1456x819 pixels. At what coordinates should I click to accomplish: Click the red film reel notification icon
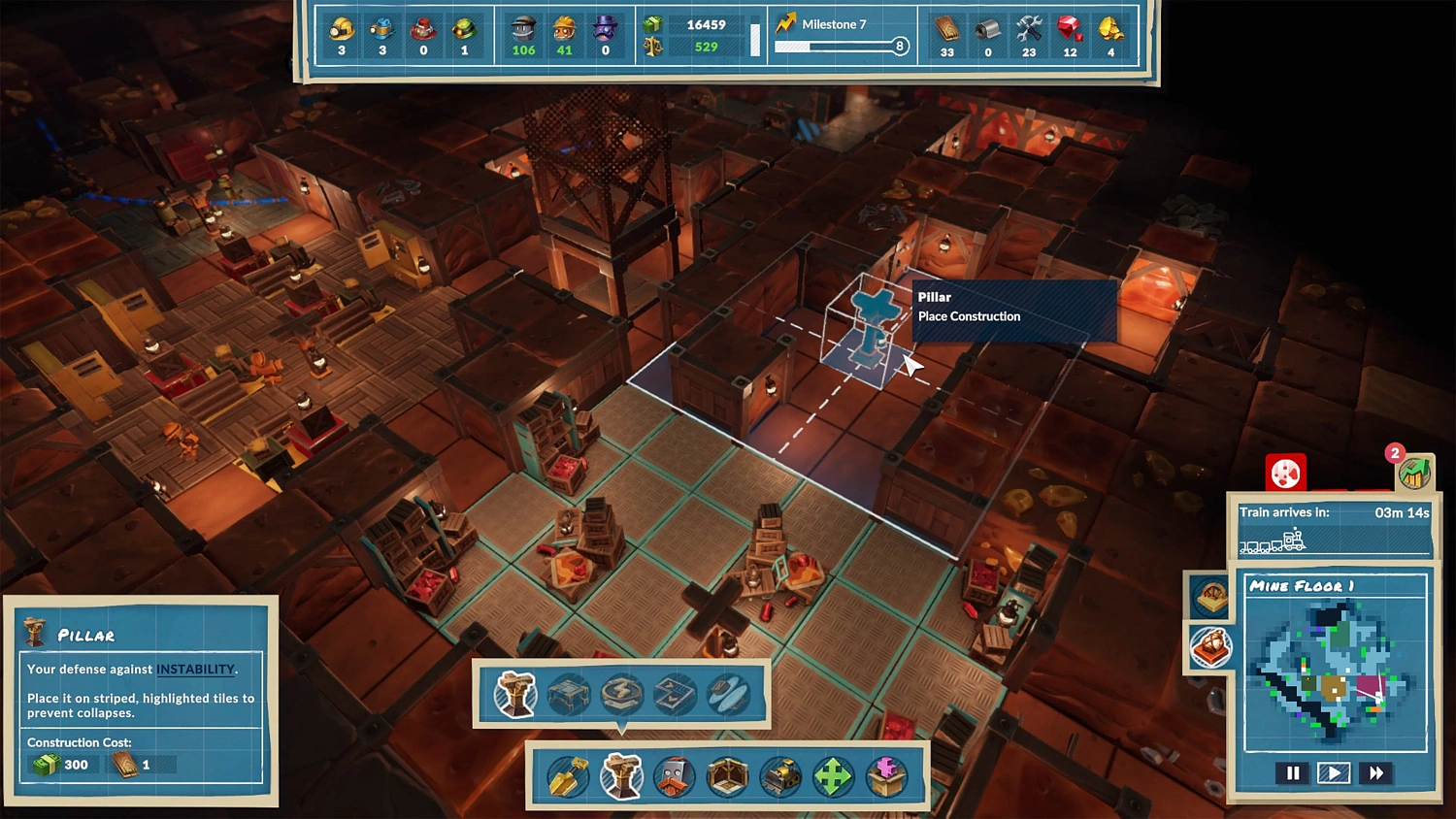(1285, 473)
